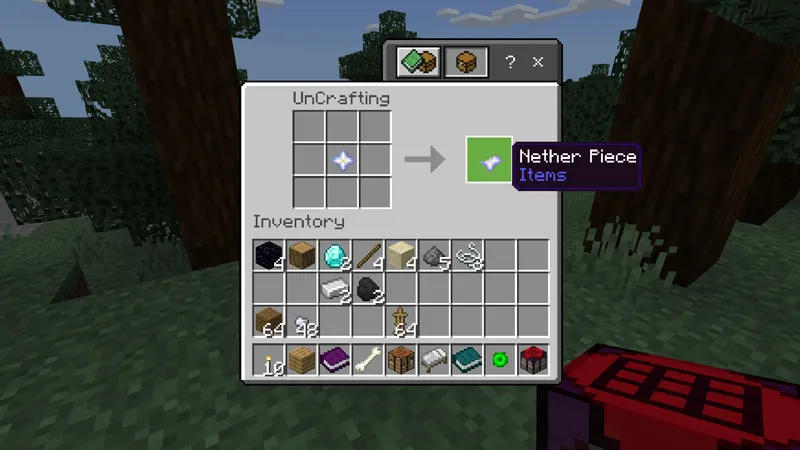Select the green slimeball in the hotbar
800x450 pixels.
click(x=500, y=360)
